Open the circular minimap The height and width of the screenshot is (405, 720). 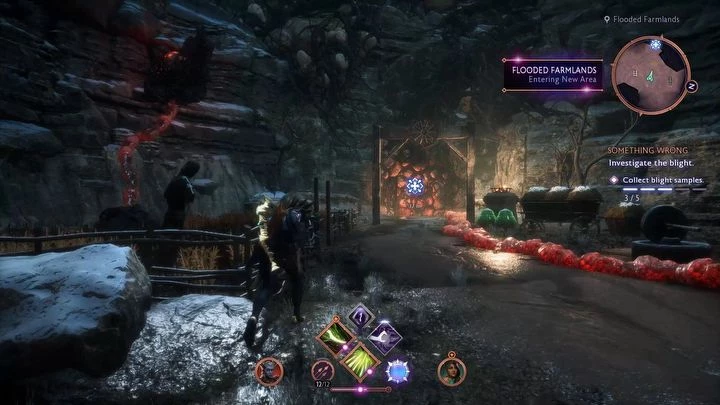[650, 74]
